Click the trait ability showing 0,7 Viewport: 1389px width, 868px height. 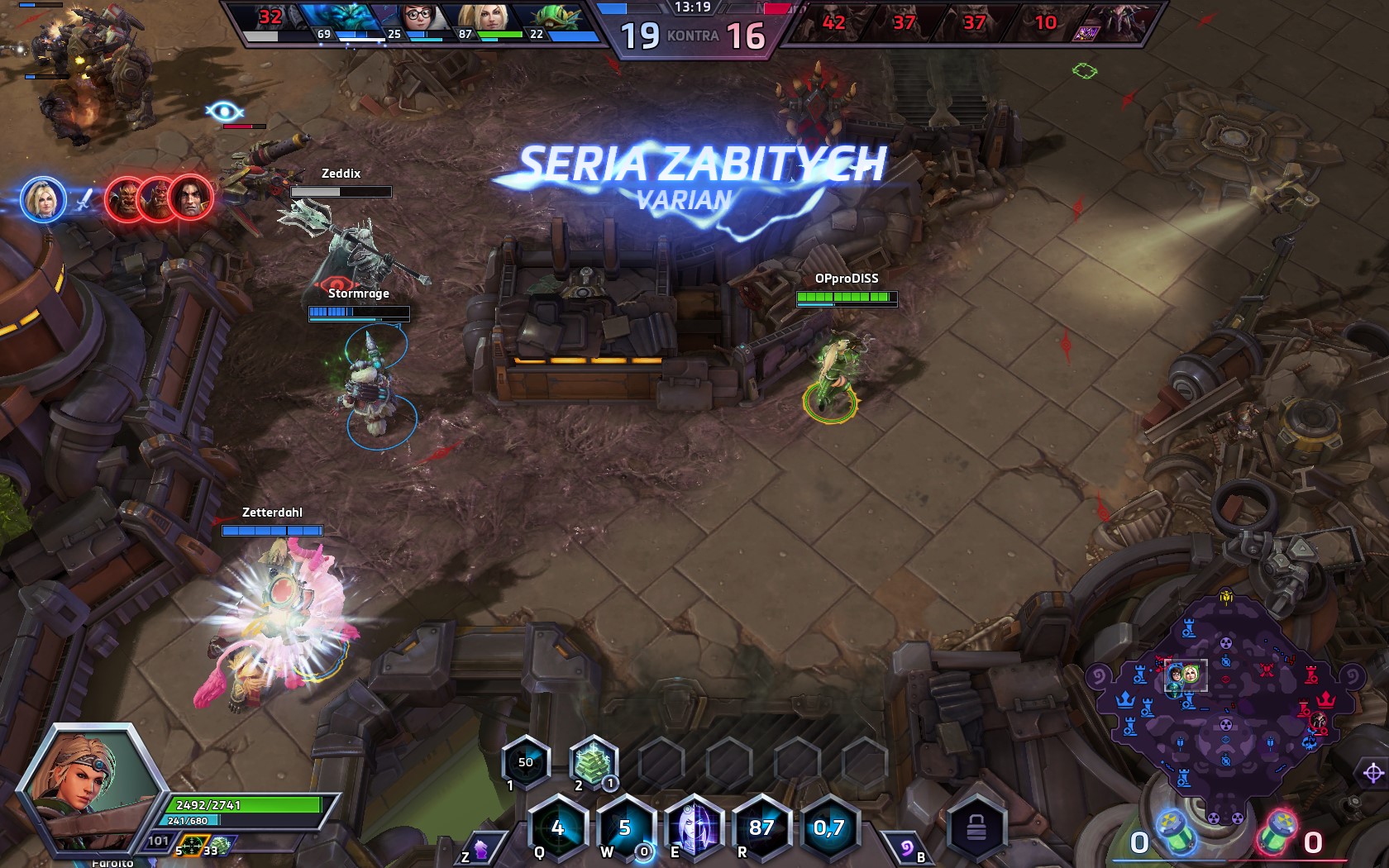829,827
